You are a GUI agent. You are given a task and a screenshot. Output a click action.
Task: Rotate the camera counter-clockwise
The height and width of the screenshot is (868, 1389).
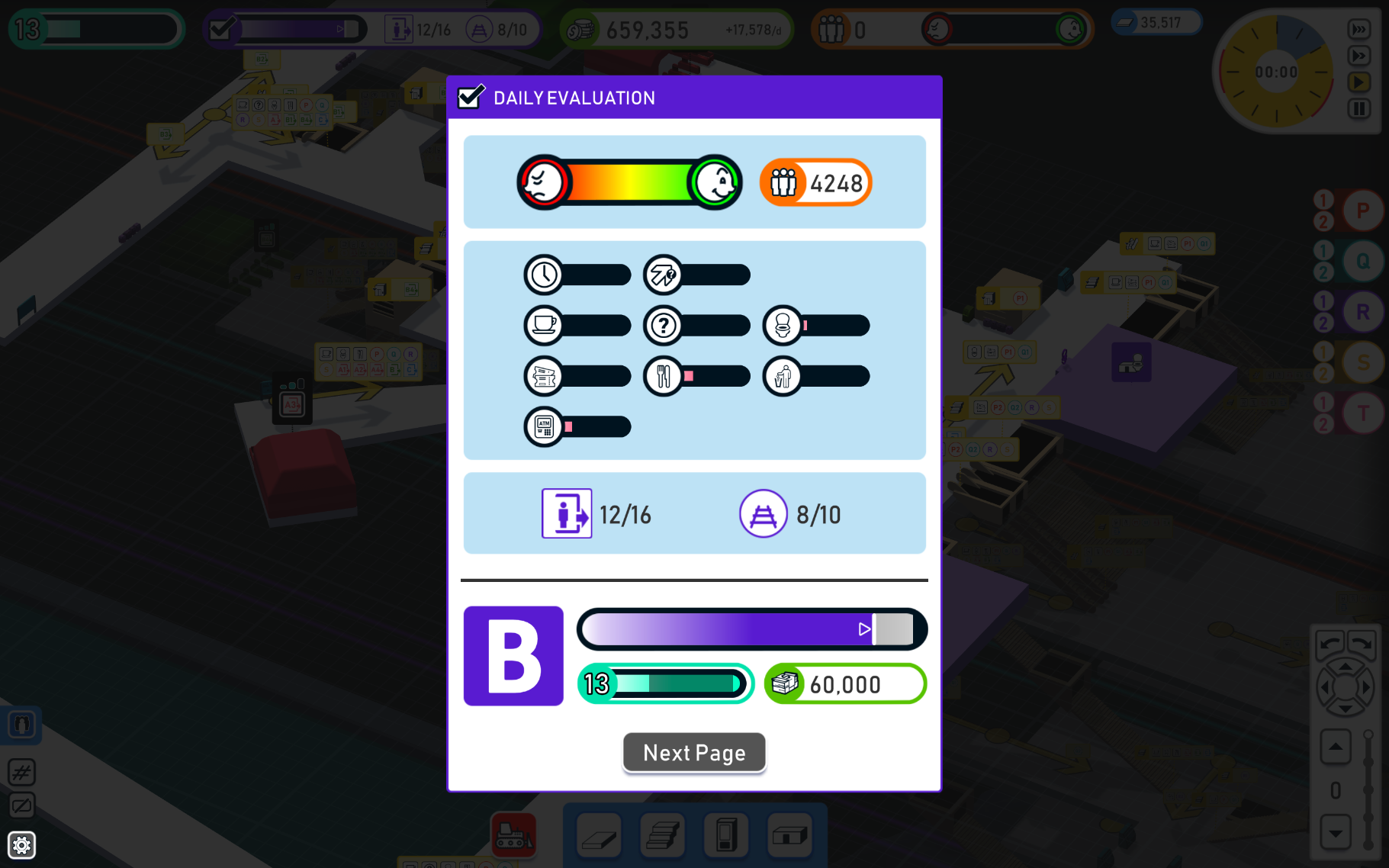1330,645
